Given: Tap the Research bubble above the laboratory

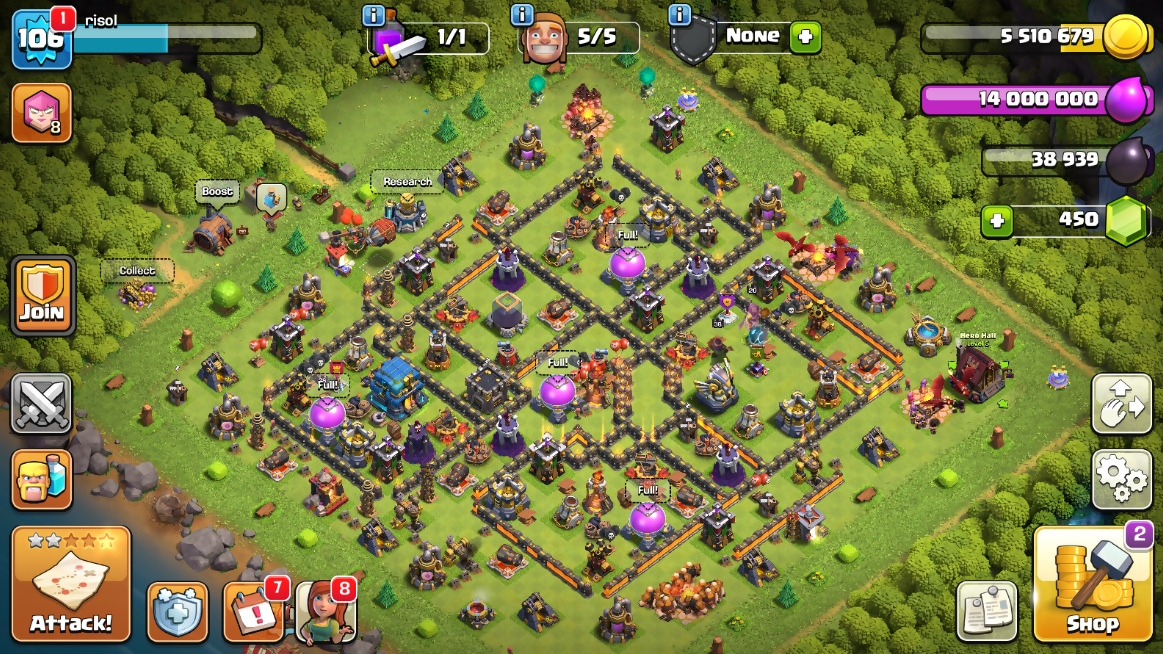Looking at the screenshot, I should tap(407, 182).
